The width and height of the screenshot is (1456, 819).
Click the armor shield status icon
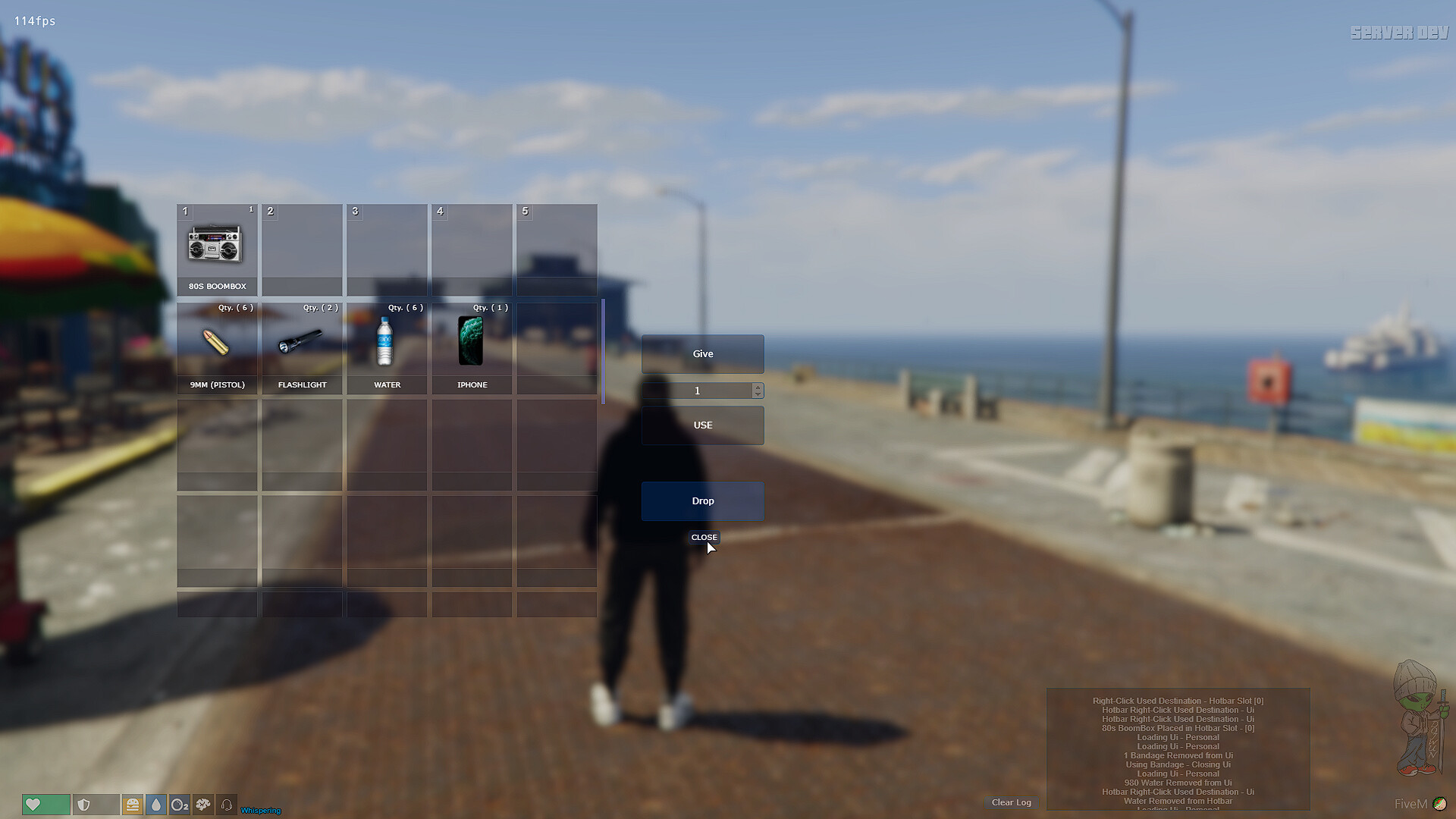[x=96, y=805]
